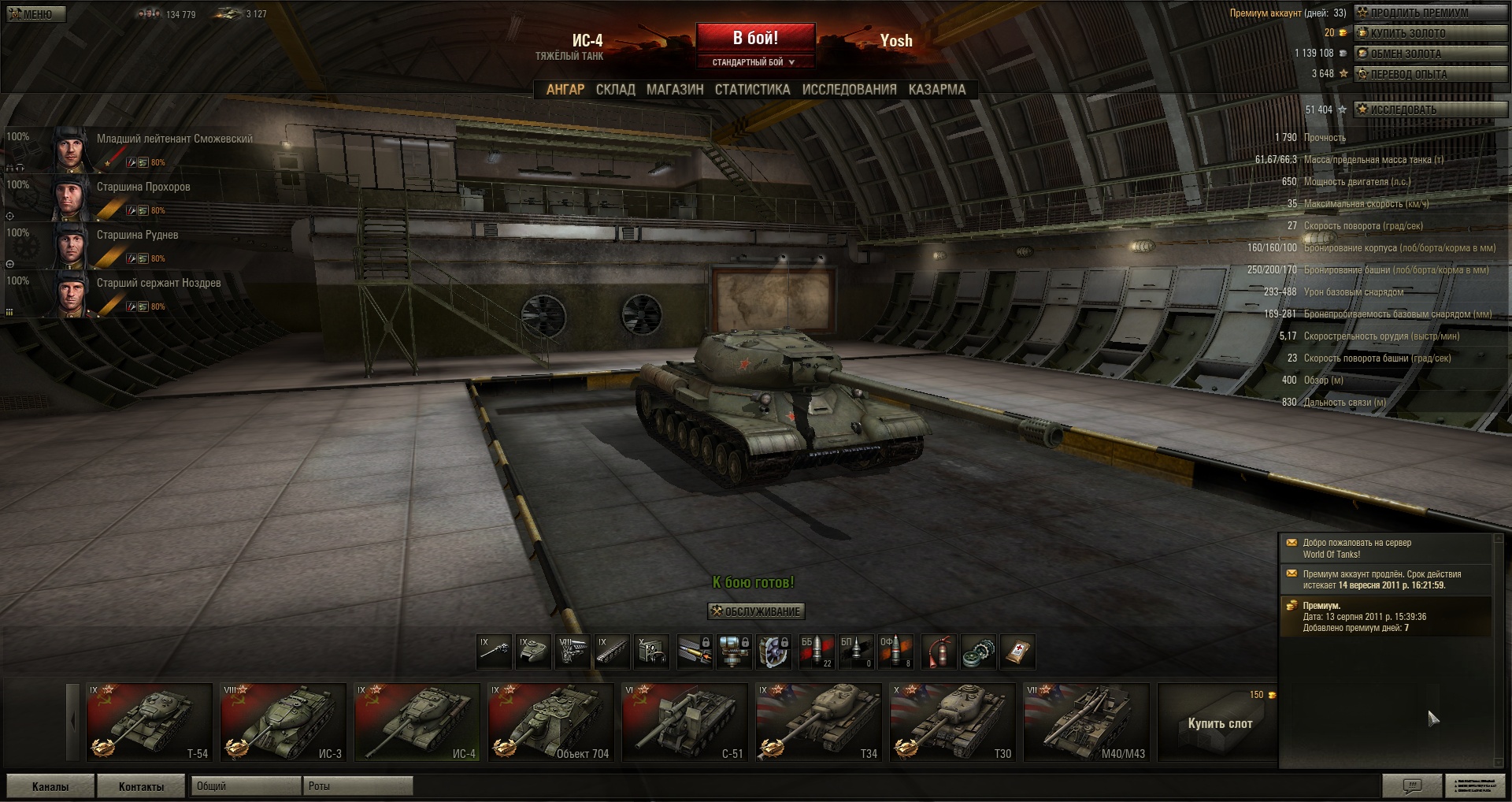Screen dimensions: 1512x802
Task: Select the T-54 tank in the carousel
Action: [x=150, y=722]
